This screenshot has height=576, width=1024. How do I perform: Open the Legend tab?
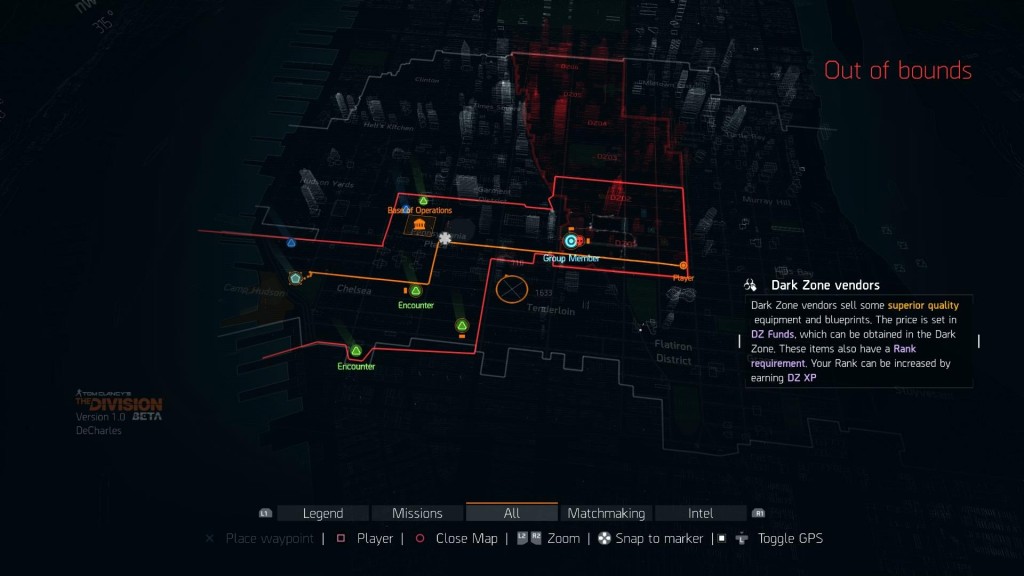322,513
